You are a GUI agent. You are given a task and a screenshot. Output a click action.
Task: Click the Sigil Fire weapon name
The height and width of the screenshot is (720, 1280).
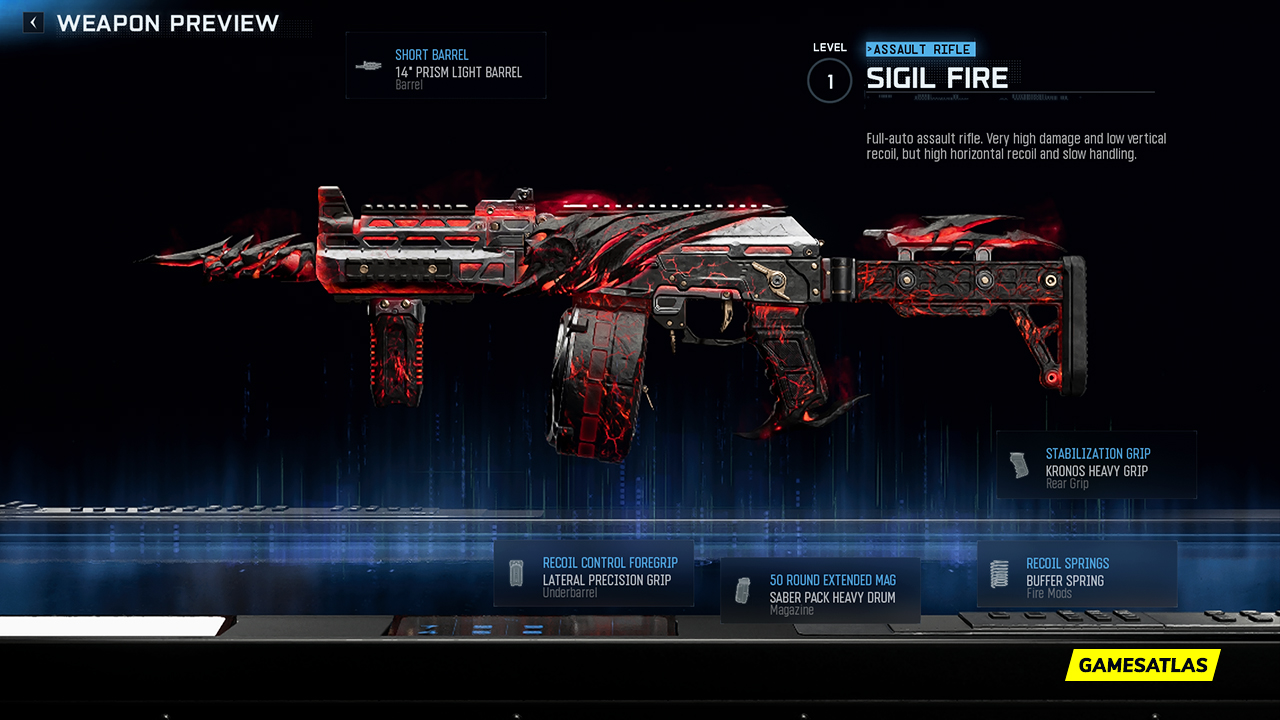tap(940, 77)
